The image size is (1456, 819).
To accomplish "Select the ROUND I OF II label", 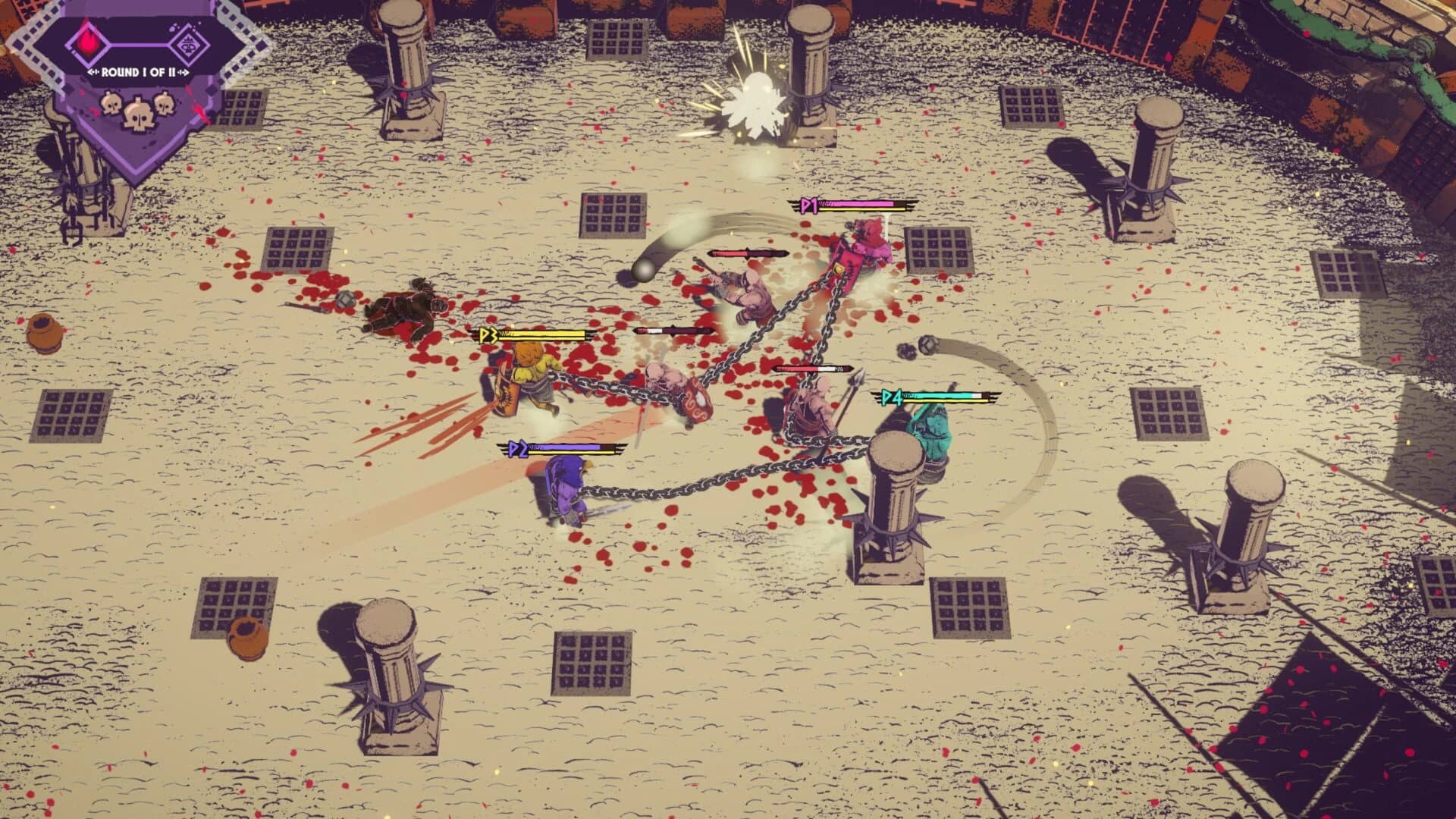I will 138,72.
